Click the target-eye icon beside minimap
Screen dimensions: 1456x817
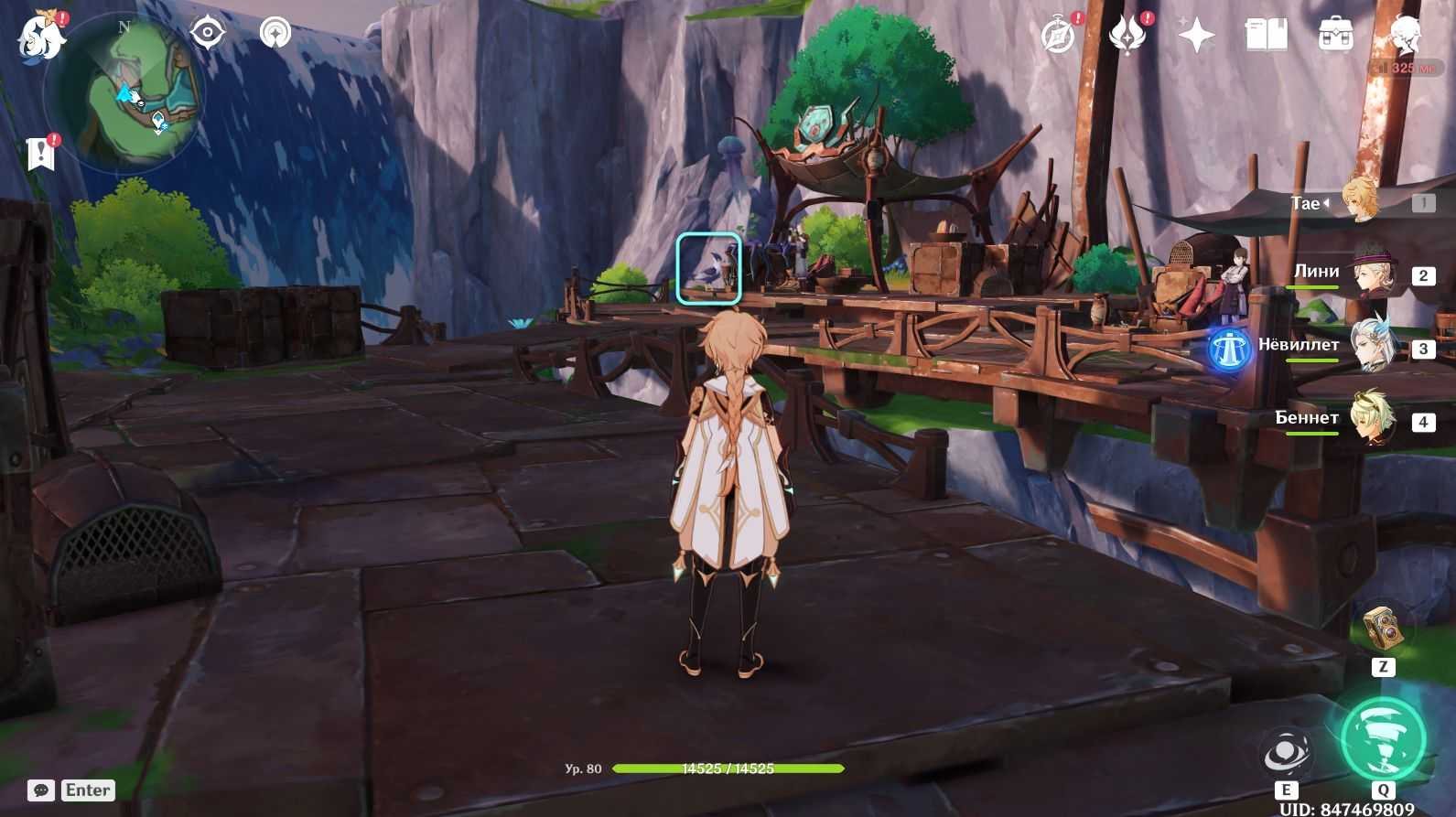tap(208, 34)
